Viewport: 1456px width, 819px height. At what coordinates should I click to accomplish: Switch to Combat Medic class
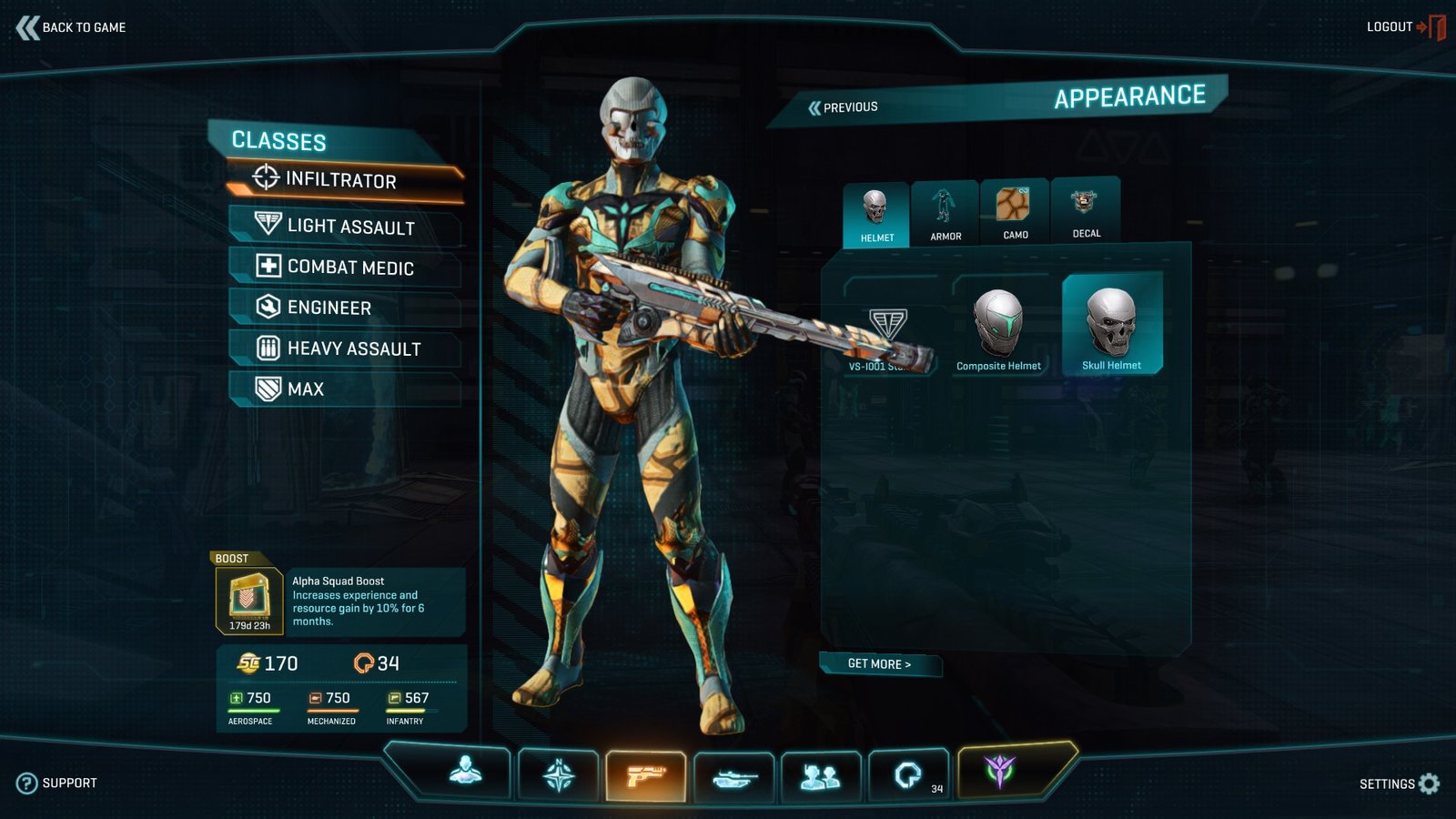(x=349, y=267)
